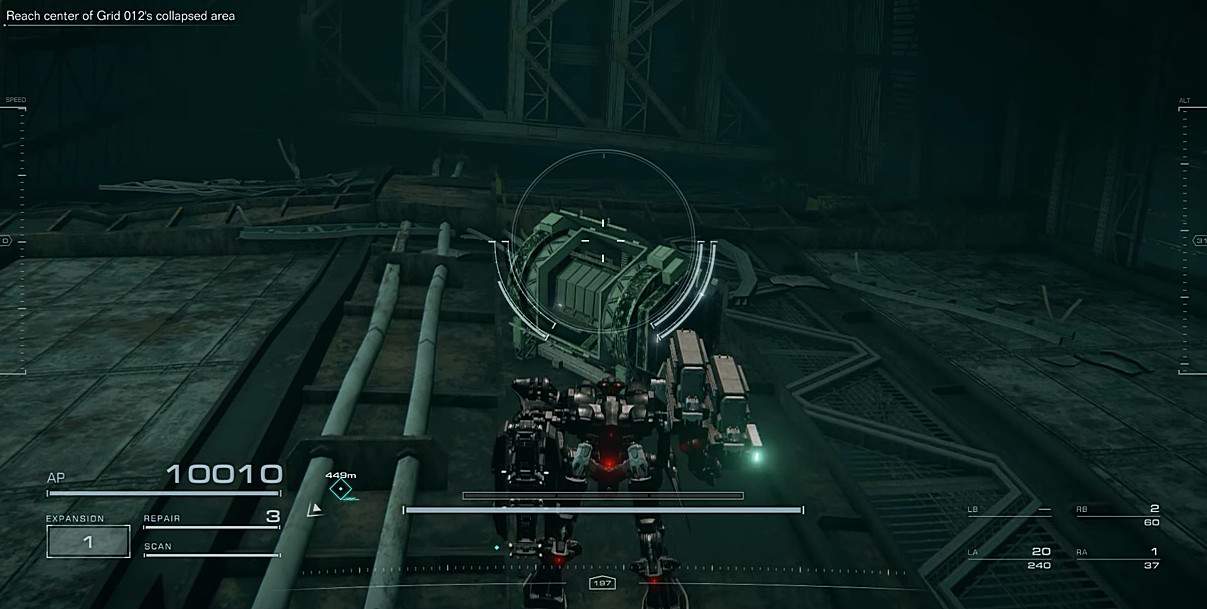This screenshot has height=609, width=1207.
Task: Click the 449m waypoint marker
Action: (342, 489)
